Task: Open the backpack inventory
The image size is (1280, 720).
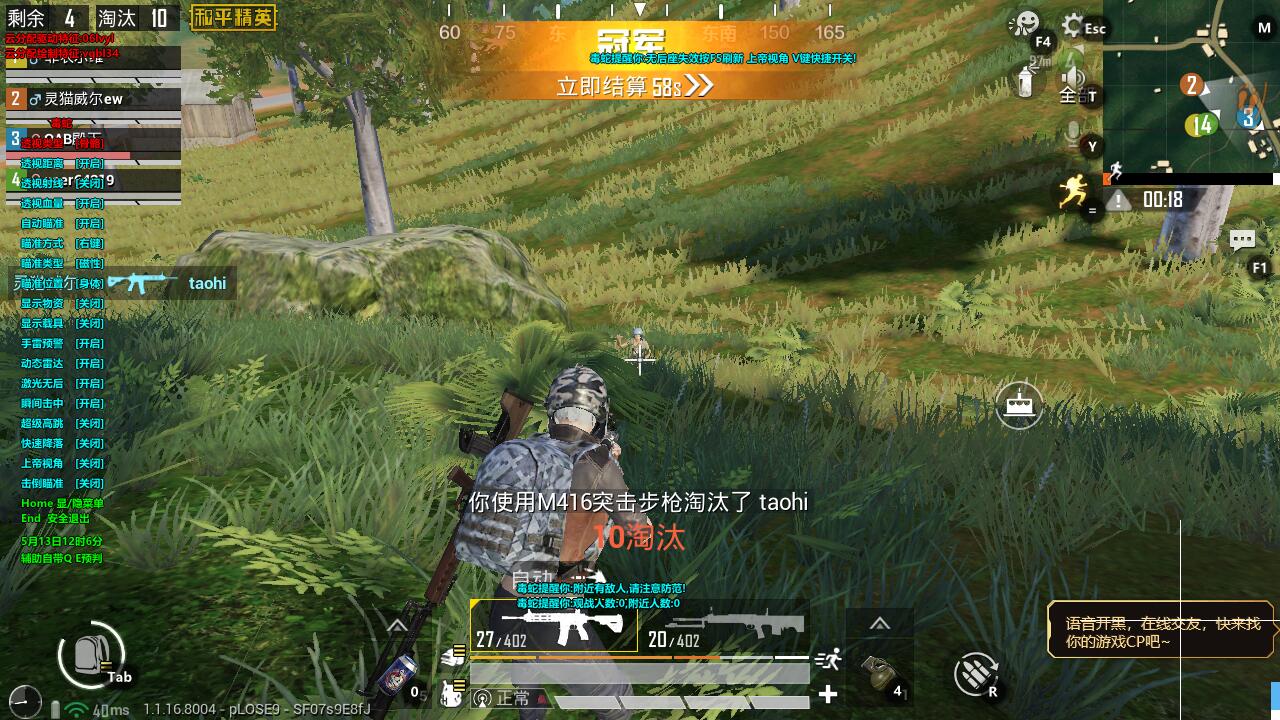Action: coord(91,655)
